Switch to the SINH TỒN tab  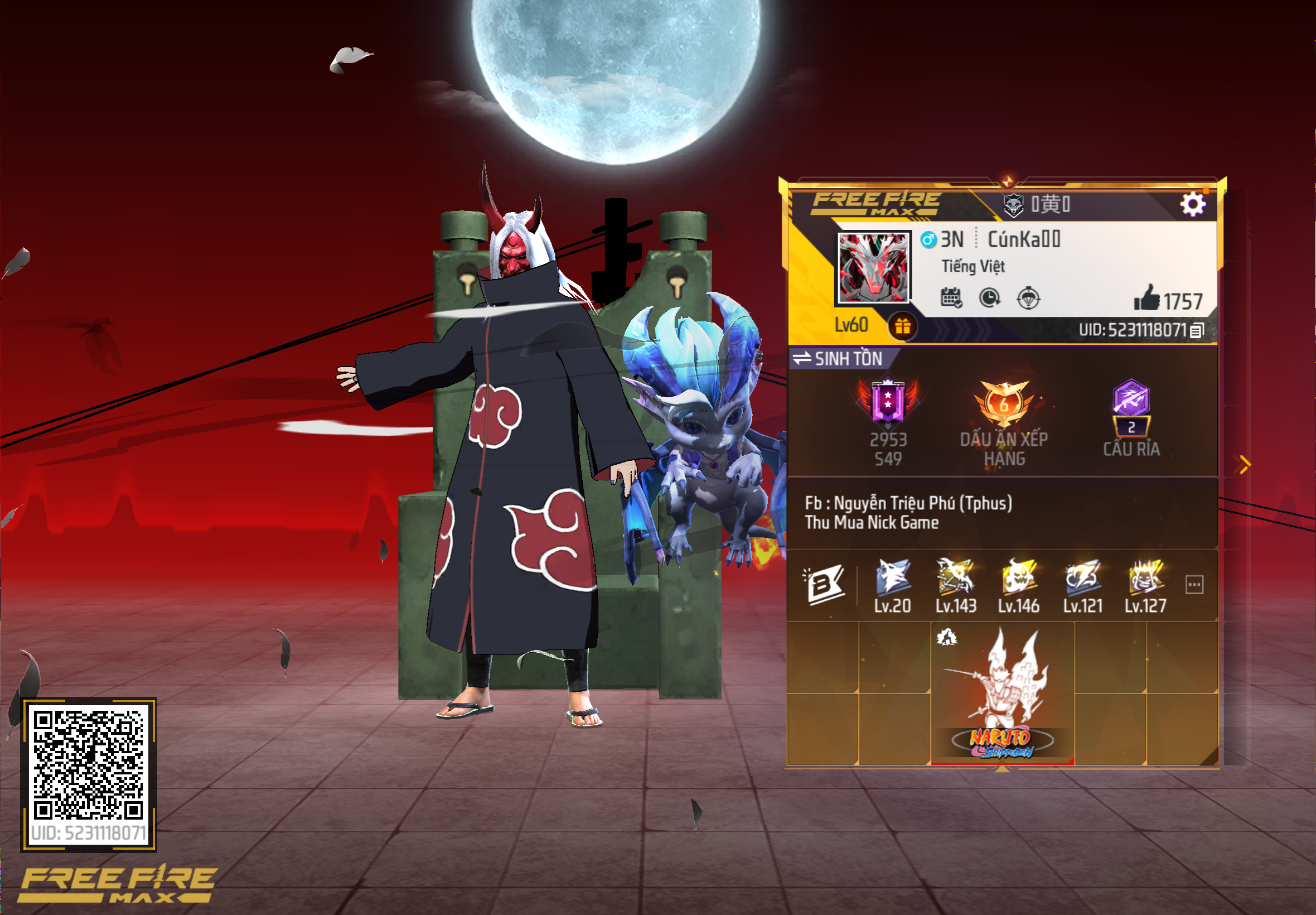849,359
